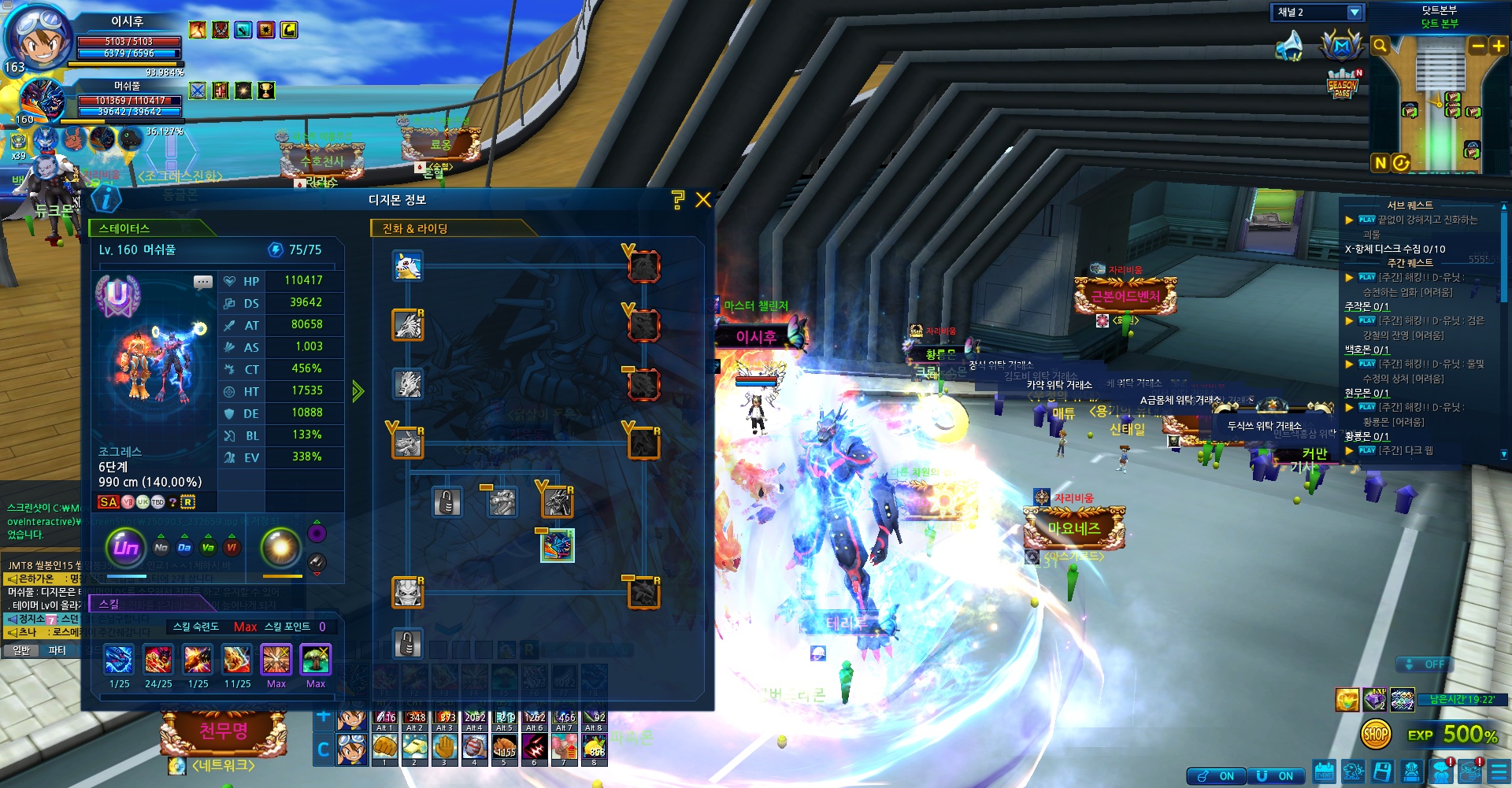Click the purple Un attribute orb

[126, 547]
